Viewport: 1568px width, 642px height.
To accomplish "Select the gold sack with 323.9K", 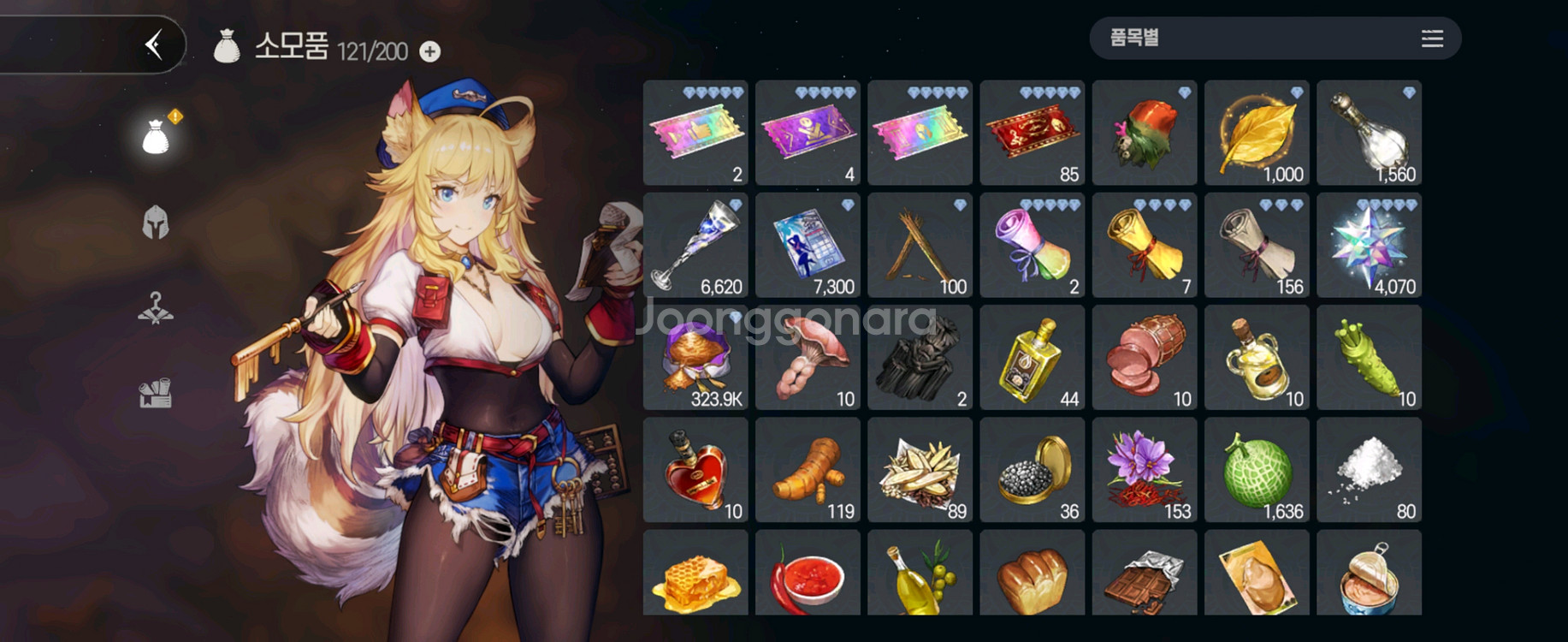I will pyautogui.click(x=695, y=358).
